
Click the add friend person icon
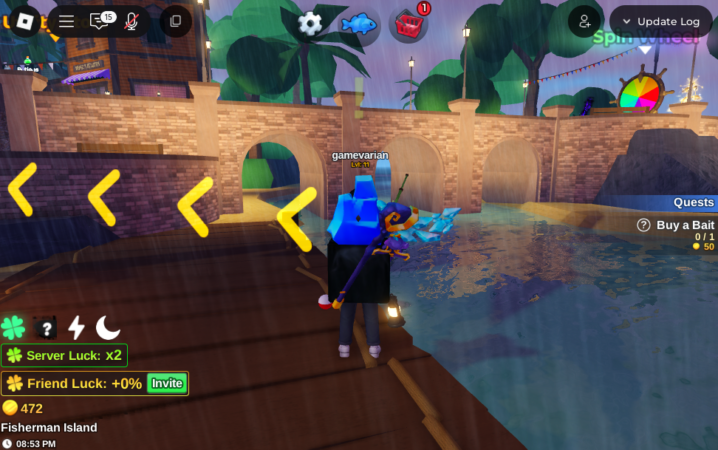tap(584, 21)
